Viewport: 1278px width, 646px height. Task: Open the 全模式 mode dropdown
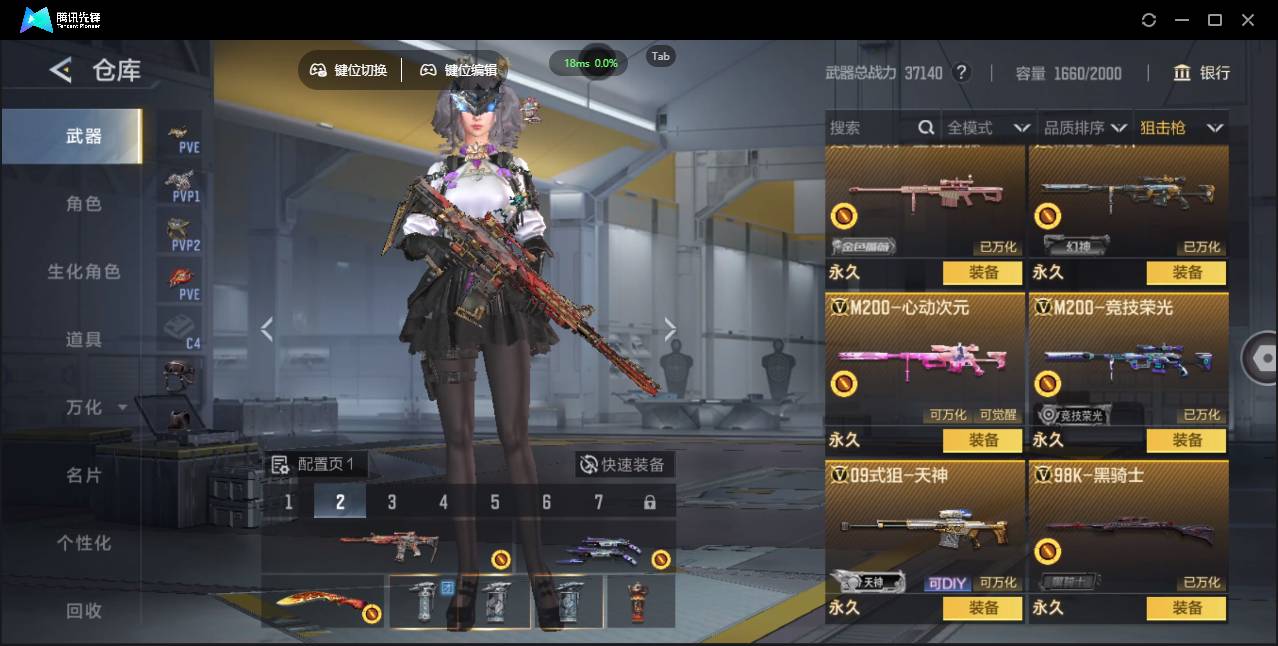988,128
